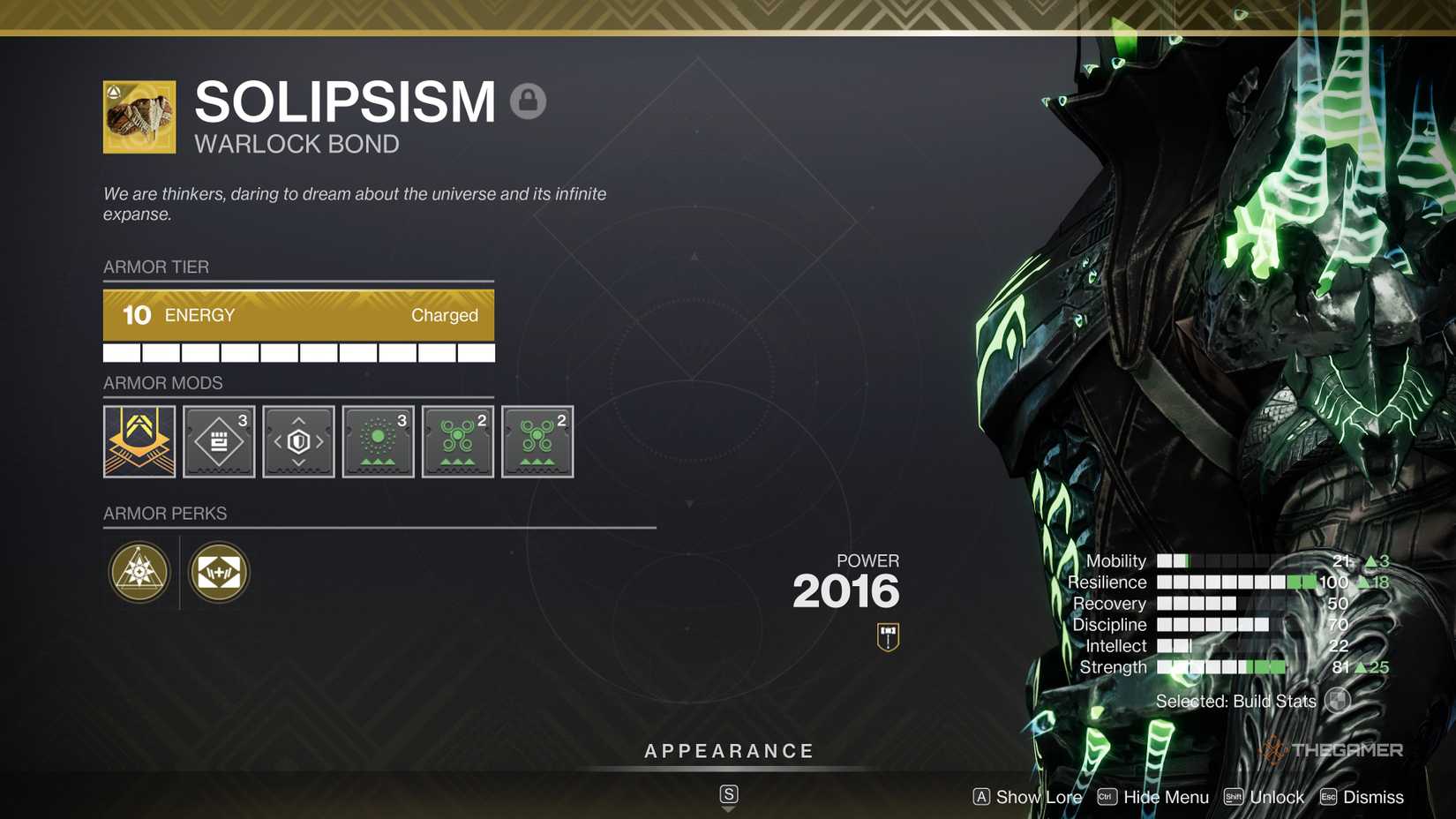1456x819 pixels.
Task: Hide Menu using the bottom bar
Action: click(x=1166, y=797)
